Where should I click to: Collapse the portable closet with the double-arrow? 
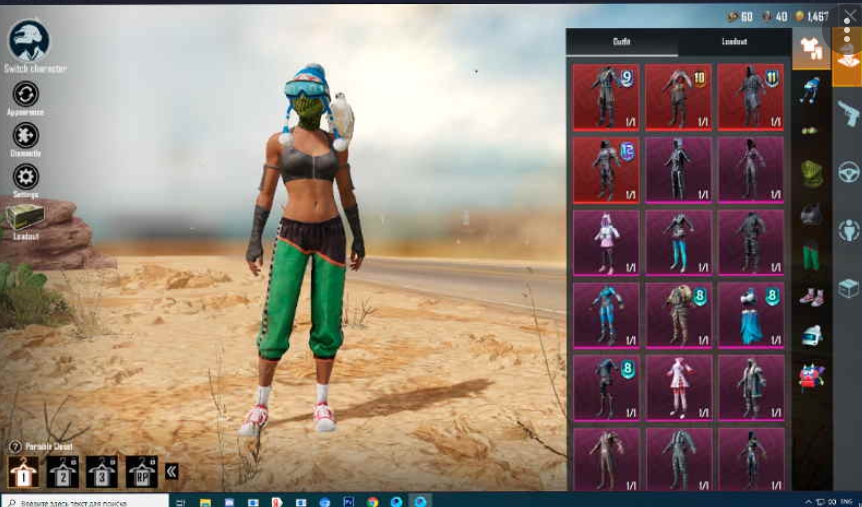tap(172, 471)
